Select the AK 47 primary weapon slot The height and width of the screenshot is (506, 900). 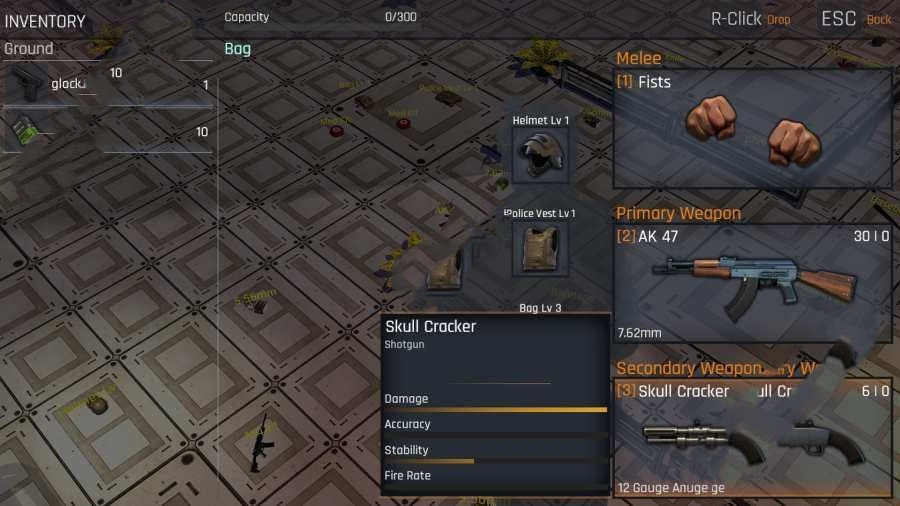click(x=752, y=284)
